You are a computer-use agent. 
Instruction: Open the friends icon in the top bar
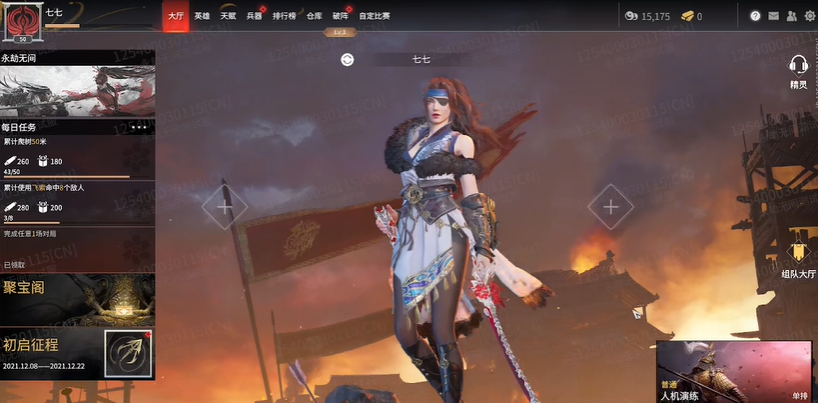(x=791, y=16)
